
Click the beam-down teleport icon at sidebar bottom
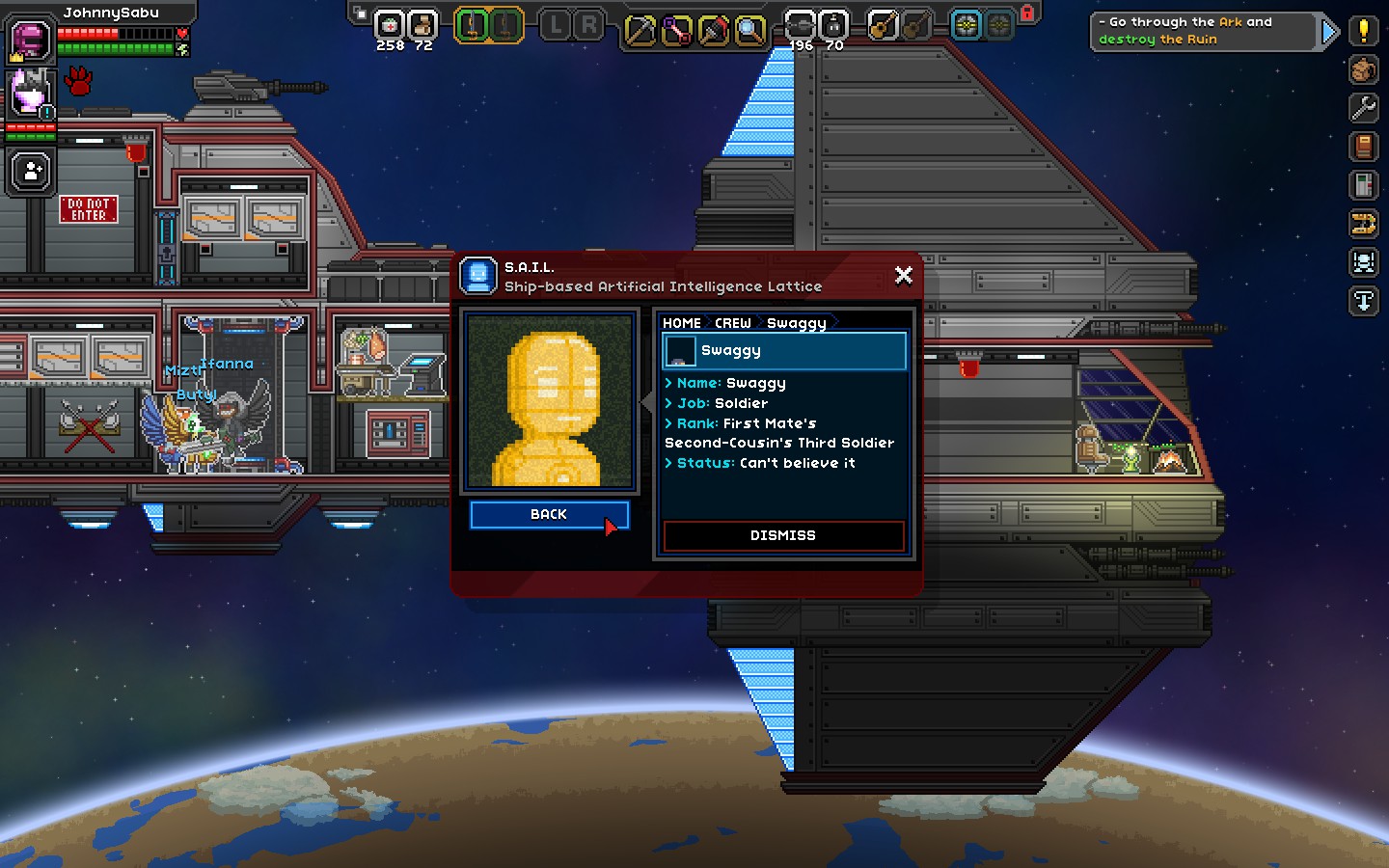(x=1363, y=301)
